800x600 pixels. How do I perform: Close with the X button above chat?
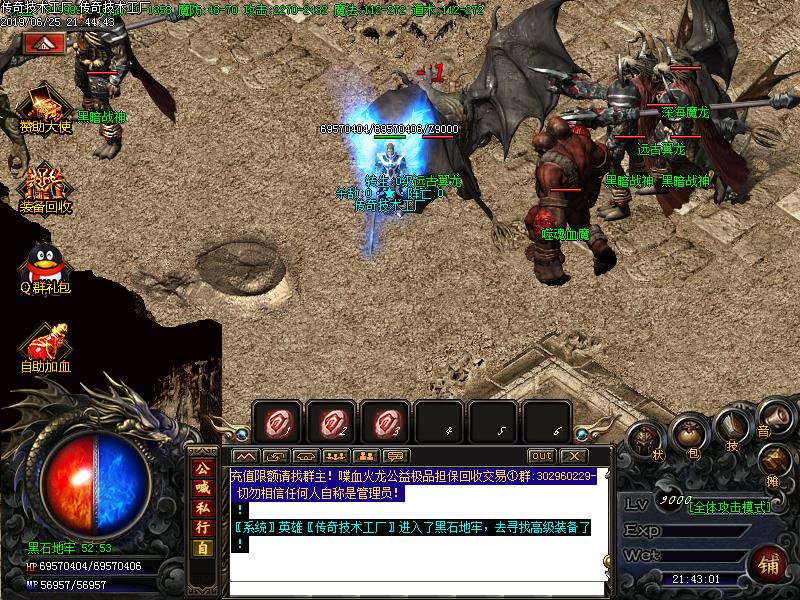(x=572, y=456)
